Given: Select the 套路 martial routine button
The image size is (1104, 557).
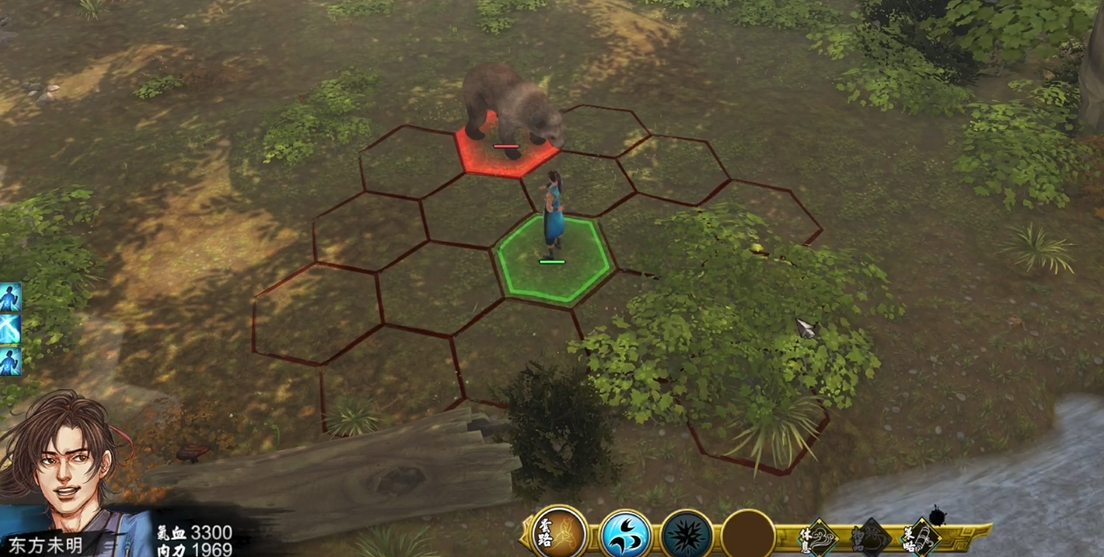Looking at the screenshot, I should coord(558,533).
